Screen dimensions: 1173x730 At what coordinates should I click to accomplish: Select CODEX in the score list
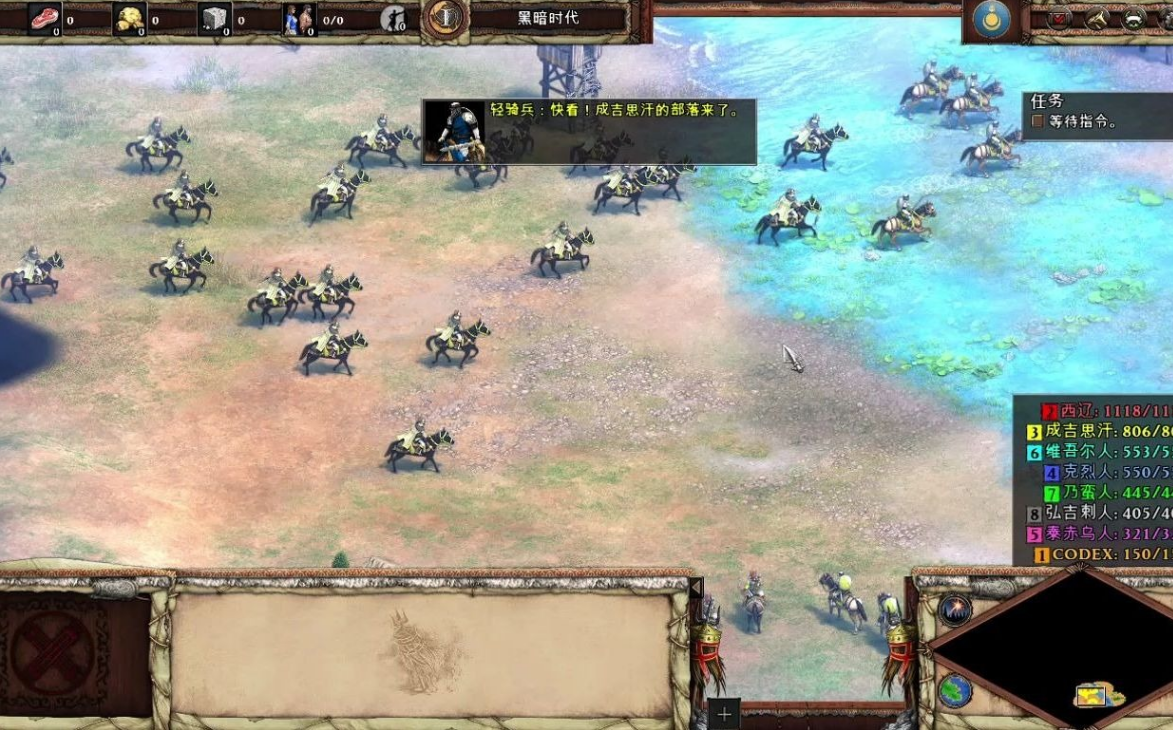click(x=1085, y=554)
